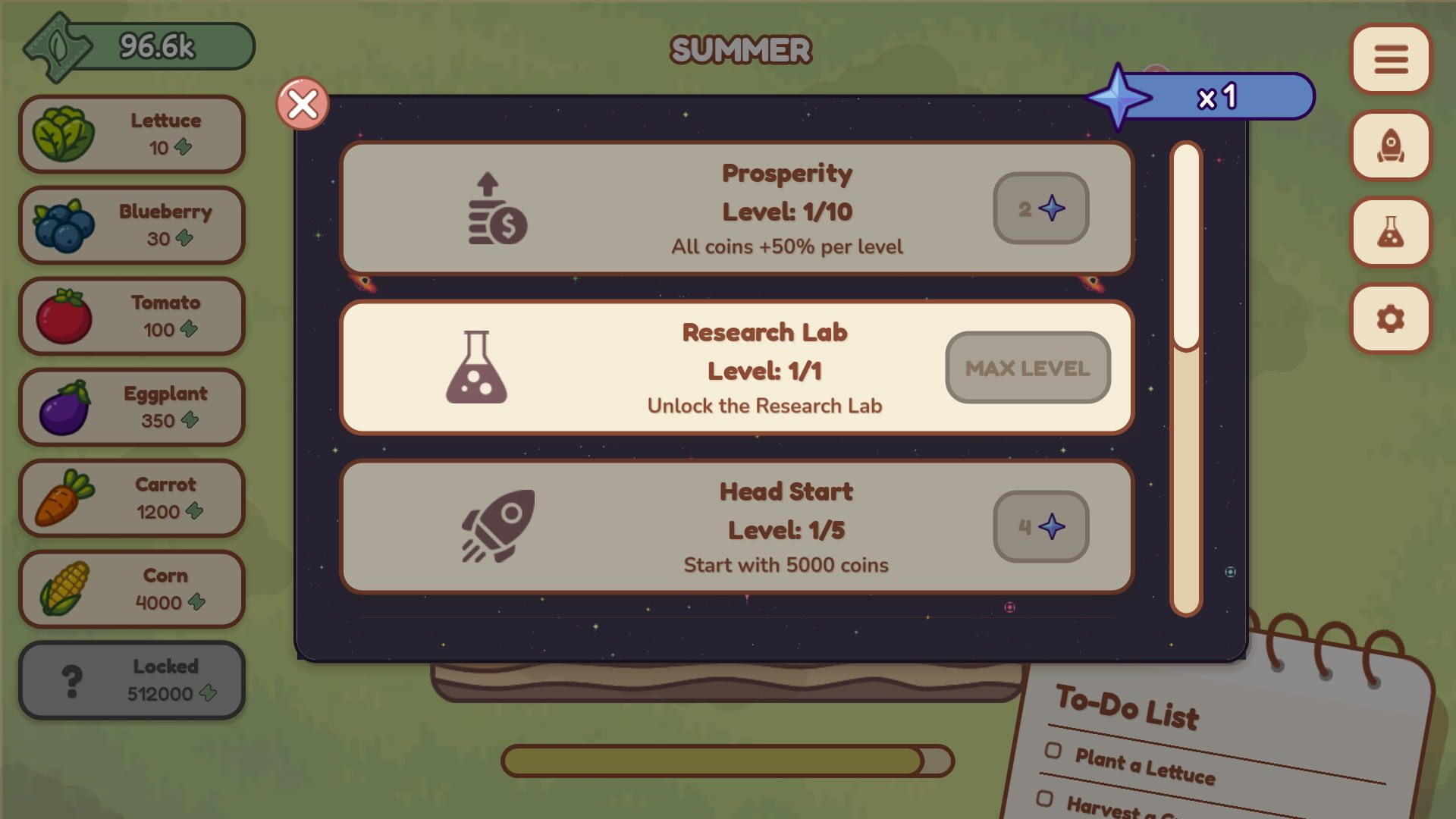
Task: Purchase Head Start upgrade for 4 stars
Action: click(x=1040, y=527)
